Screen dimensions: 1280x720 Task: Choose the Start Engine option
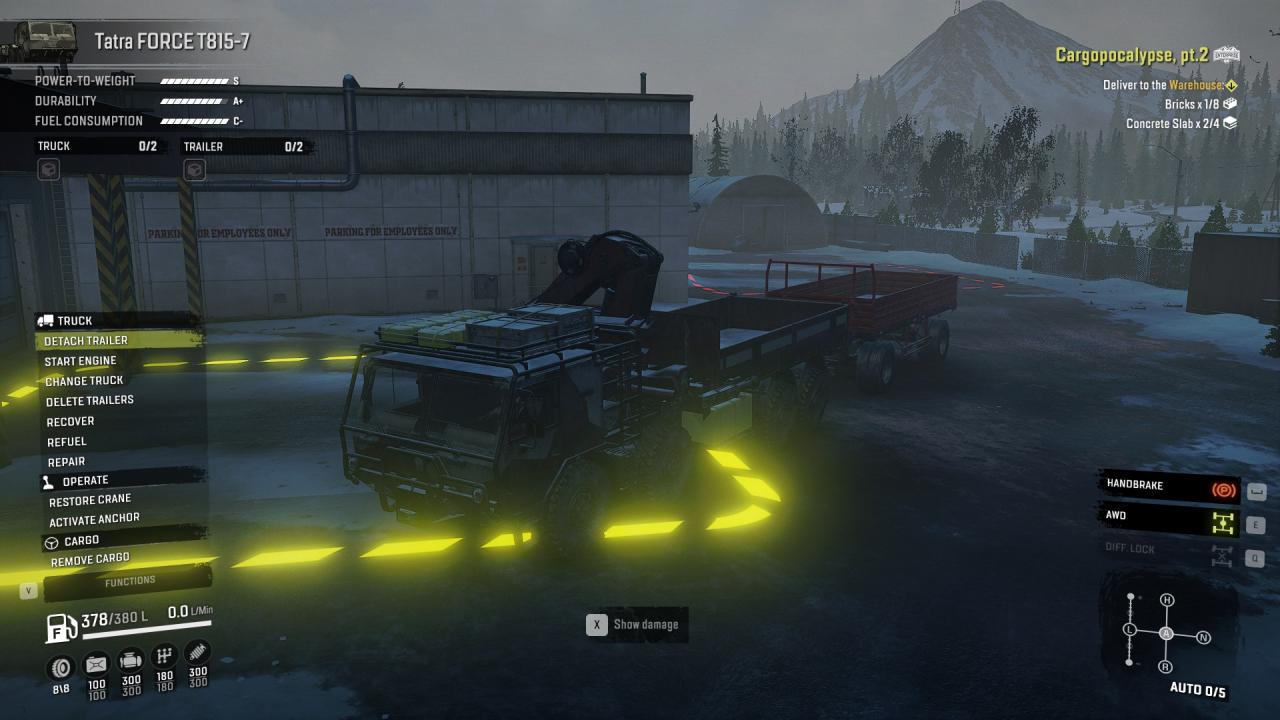point(80,361)
